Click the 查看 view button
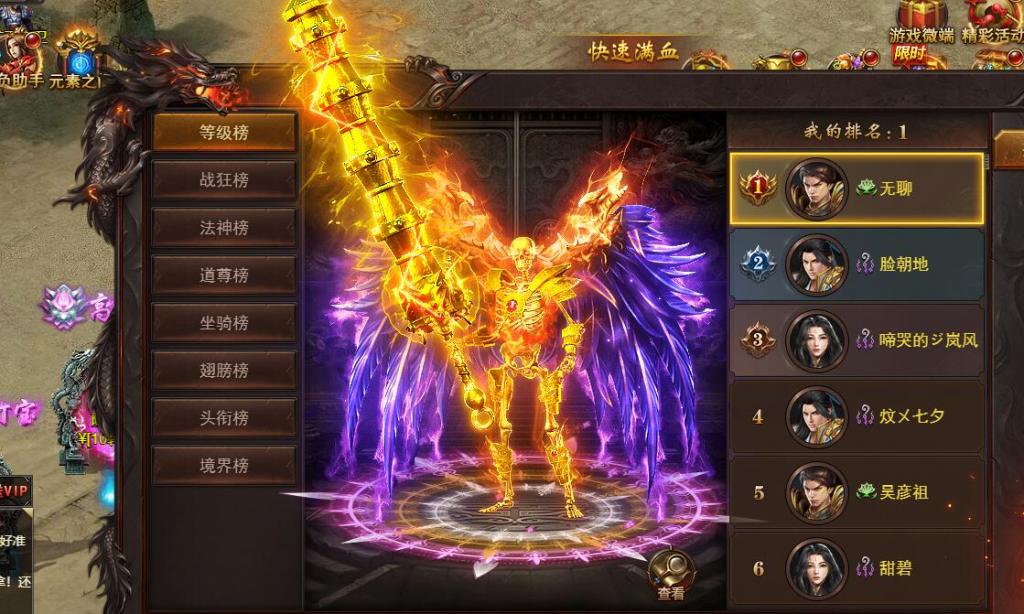 pyautogui.click(x=671, y=576)
